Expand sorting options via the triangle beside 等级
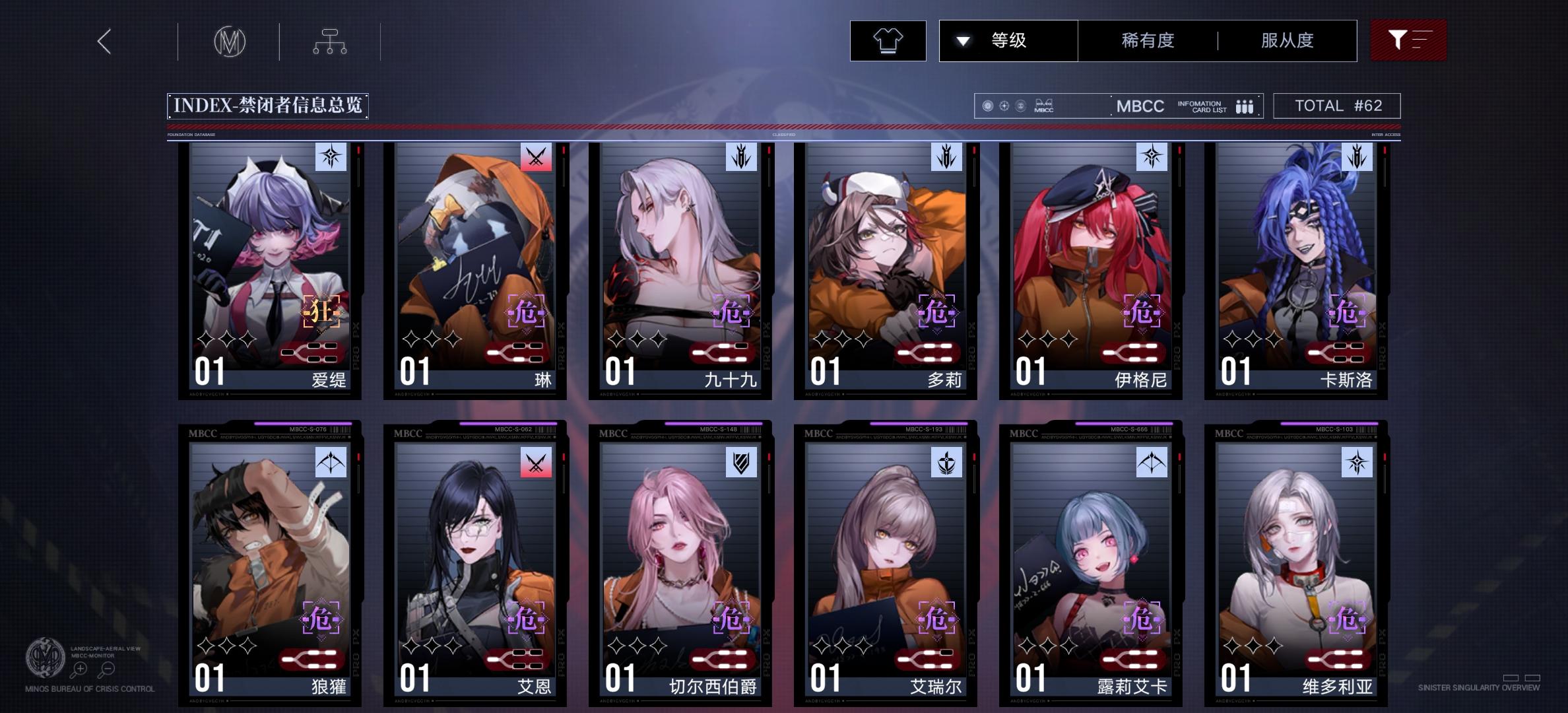1568x713 pixels. point(963,40)
